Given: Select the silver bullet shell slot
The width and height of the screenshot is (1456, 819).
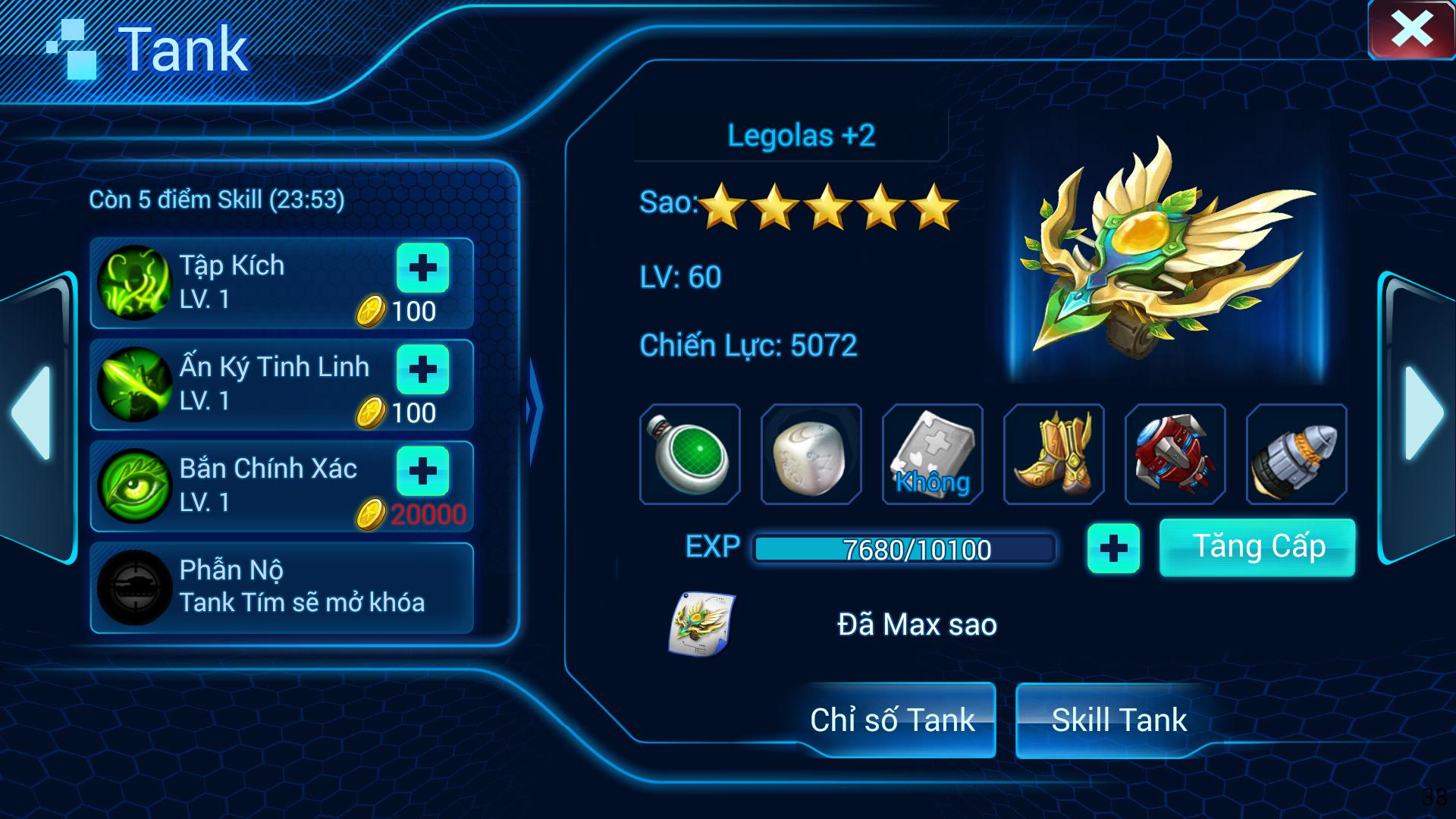Looking at the screenshot, I should (x=1297, y=454).
